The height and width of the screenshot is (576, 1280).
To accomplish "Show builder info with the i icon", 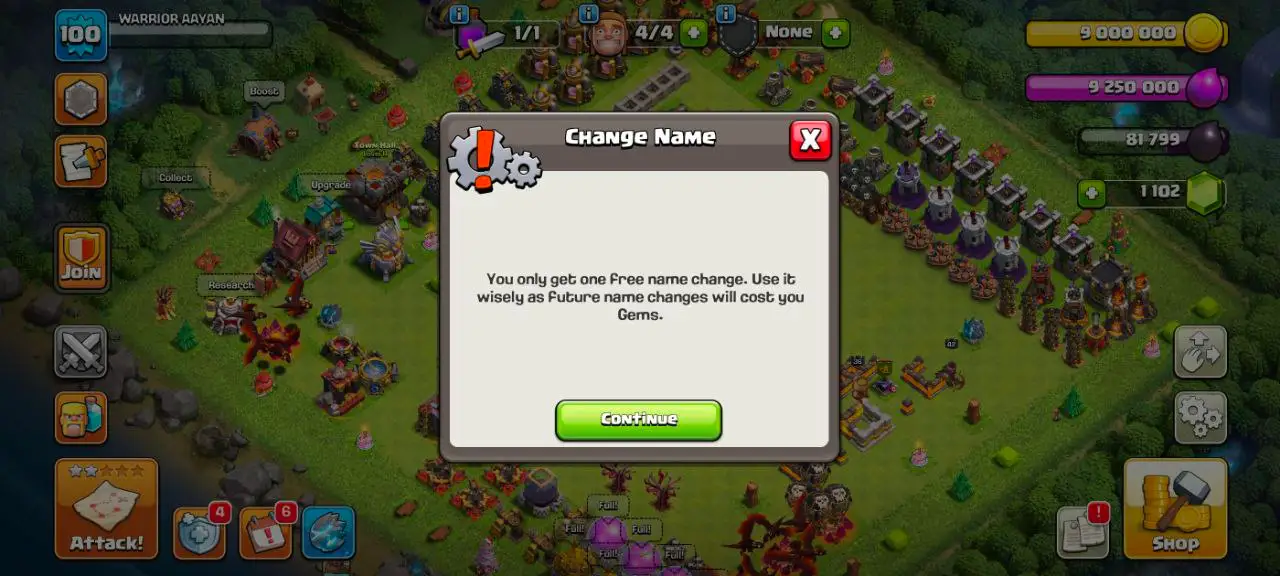I will pyautogui.click(x=588, y=14).
